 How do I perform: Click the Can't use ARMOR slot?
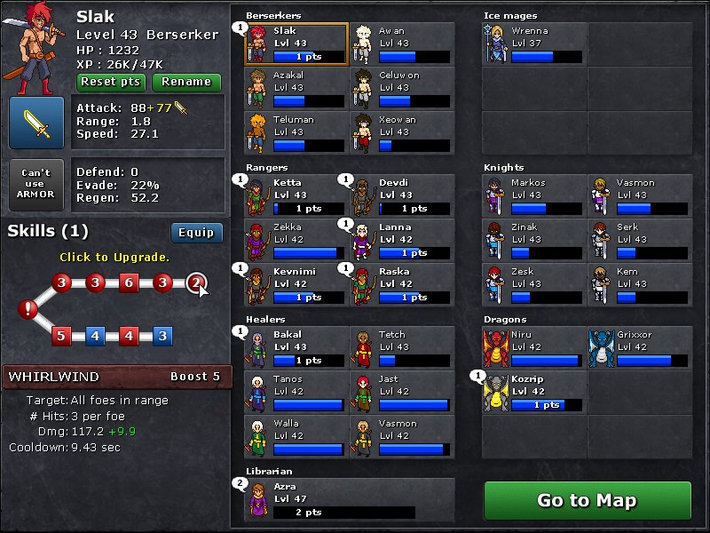(x=37, y=185)
